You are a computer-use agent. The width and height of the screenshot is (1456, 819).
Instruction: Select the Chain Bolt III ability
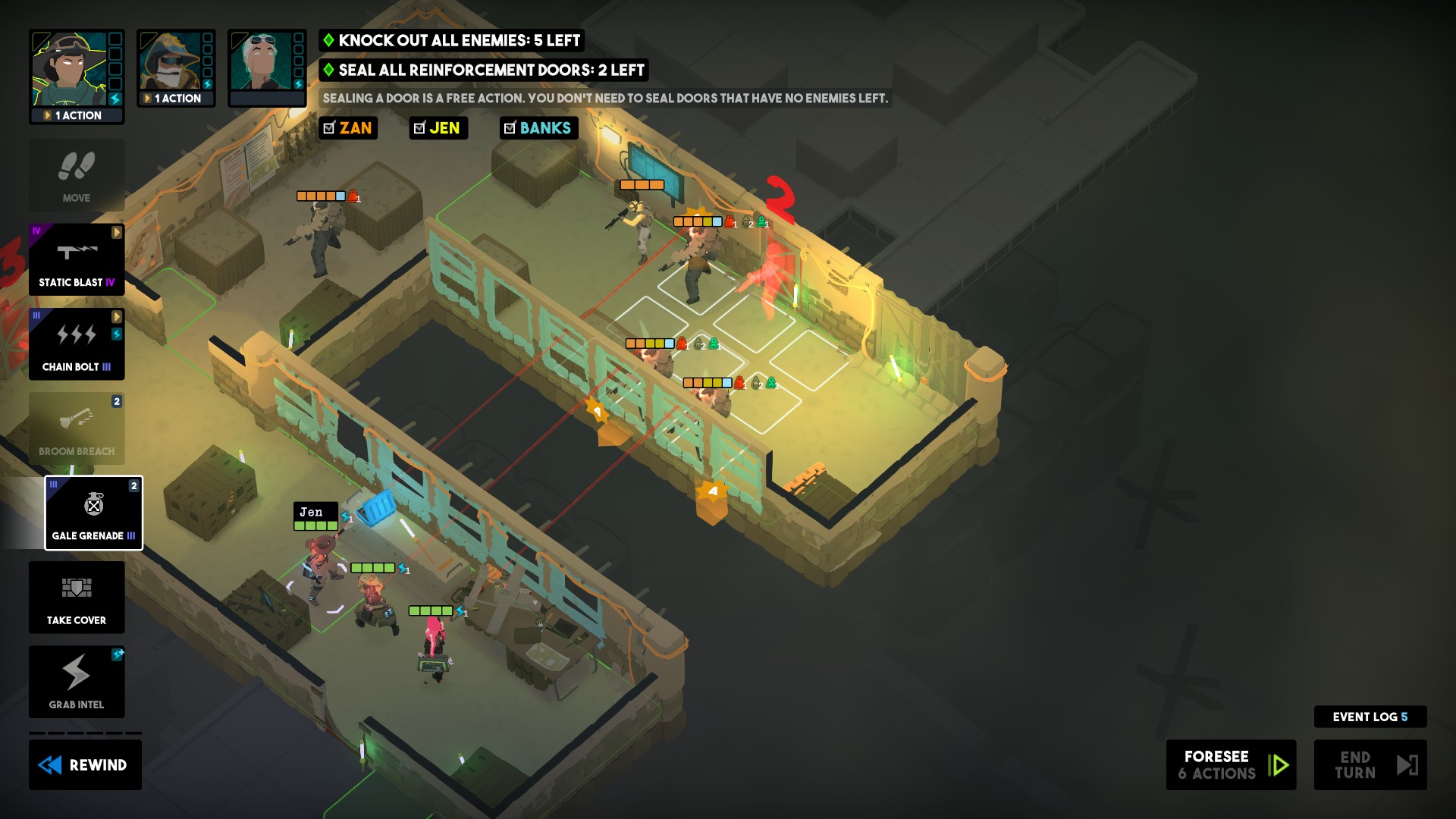(x=76, y=345)
